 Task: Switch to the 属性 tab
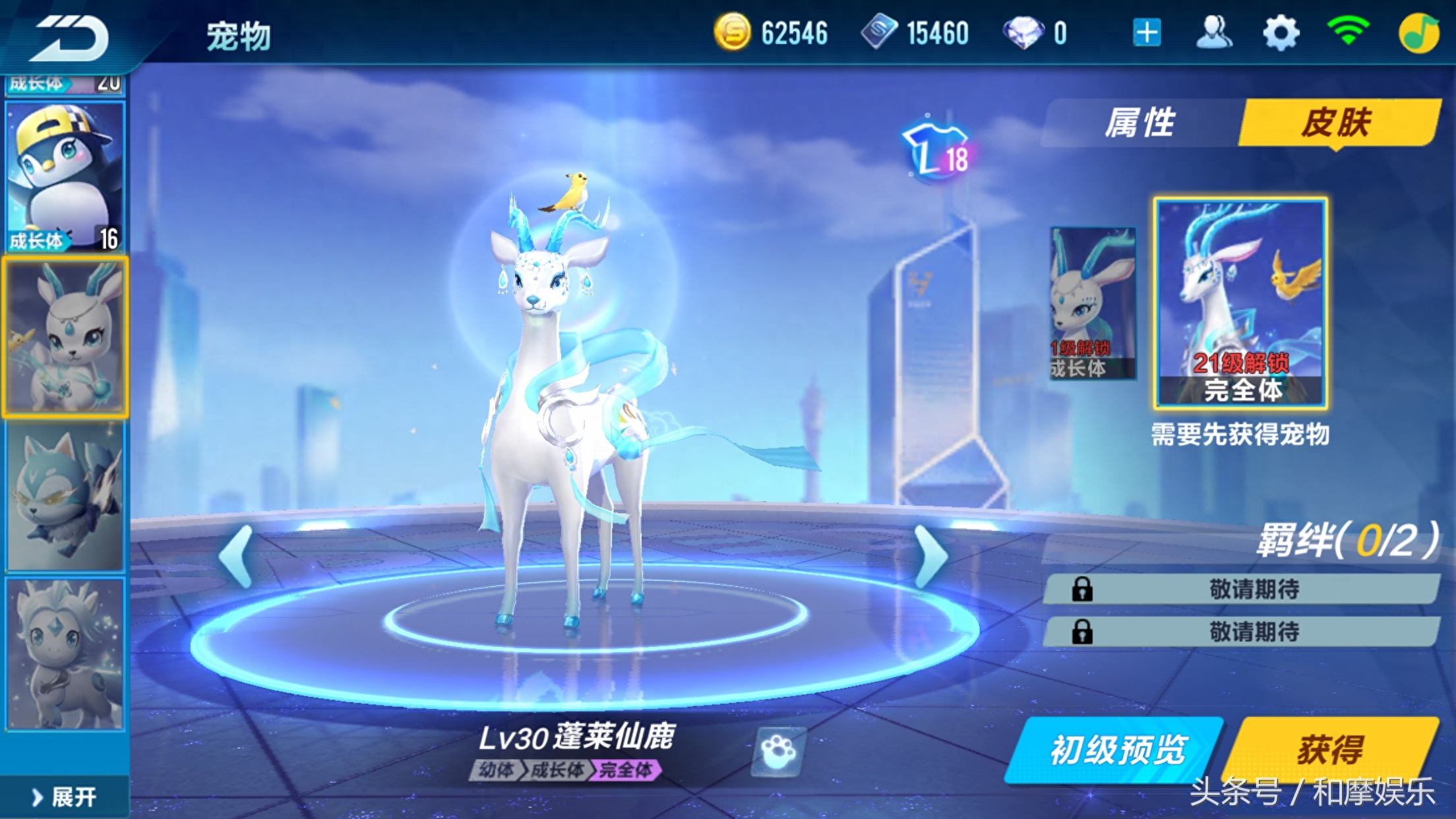1141,123
